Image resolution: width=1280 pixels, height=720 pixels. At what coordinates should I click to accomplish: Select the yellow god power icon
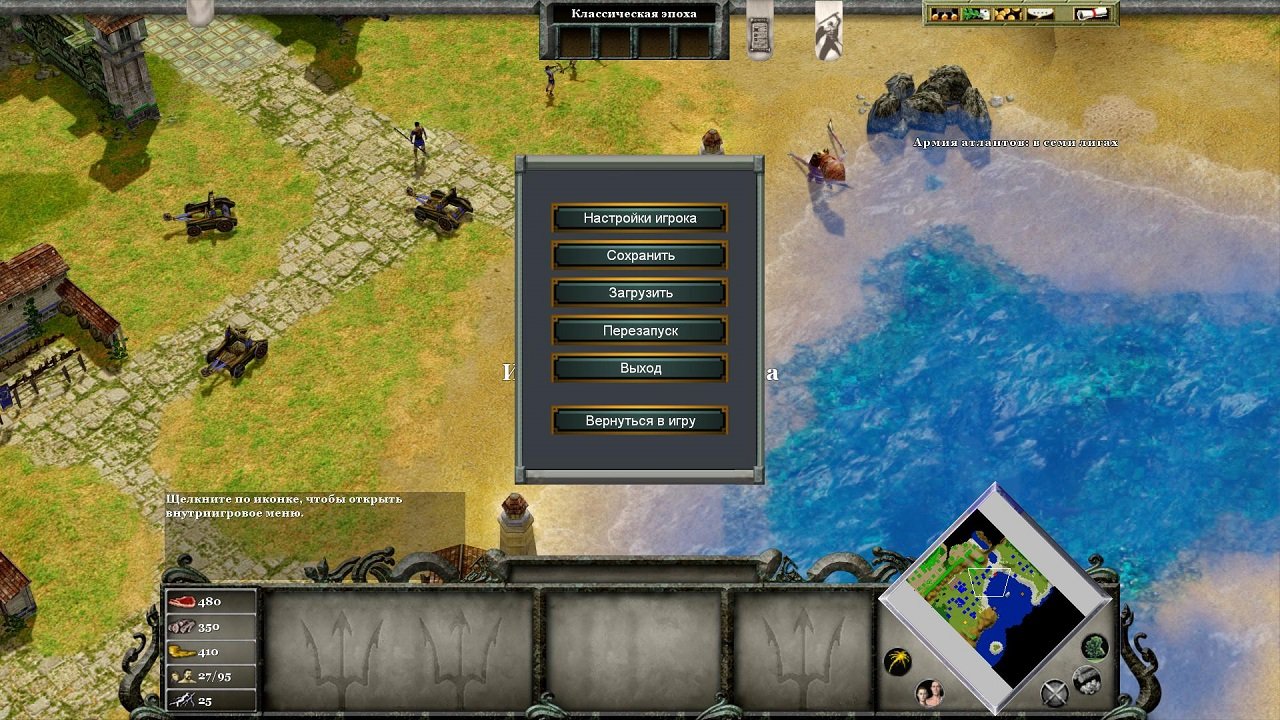click(898, 659)
